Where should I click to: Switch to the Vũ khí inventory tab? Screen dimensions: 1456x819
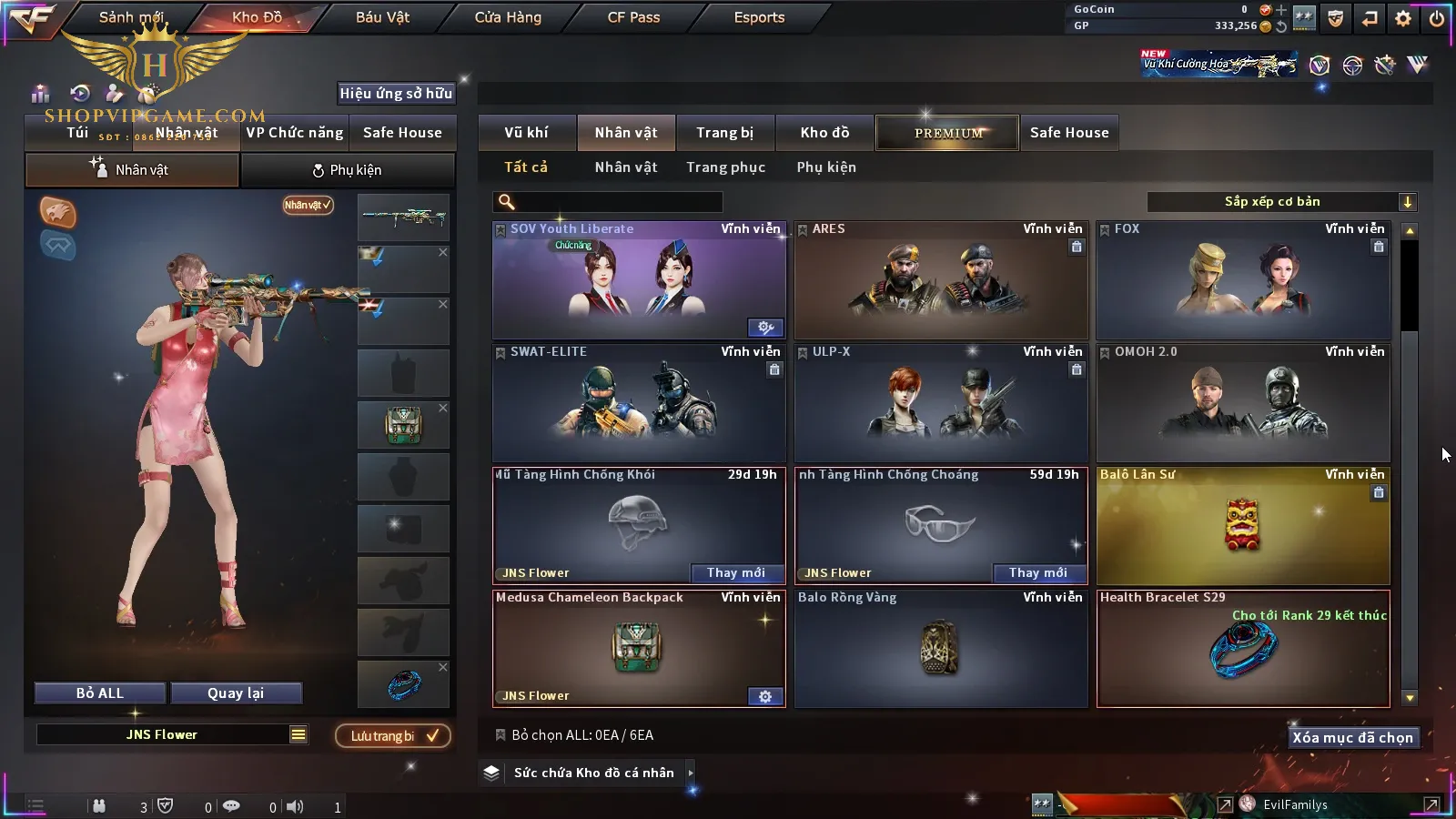526,133
